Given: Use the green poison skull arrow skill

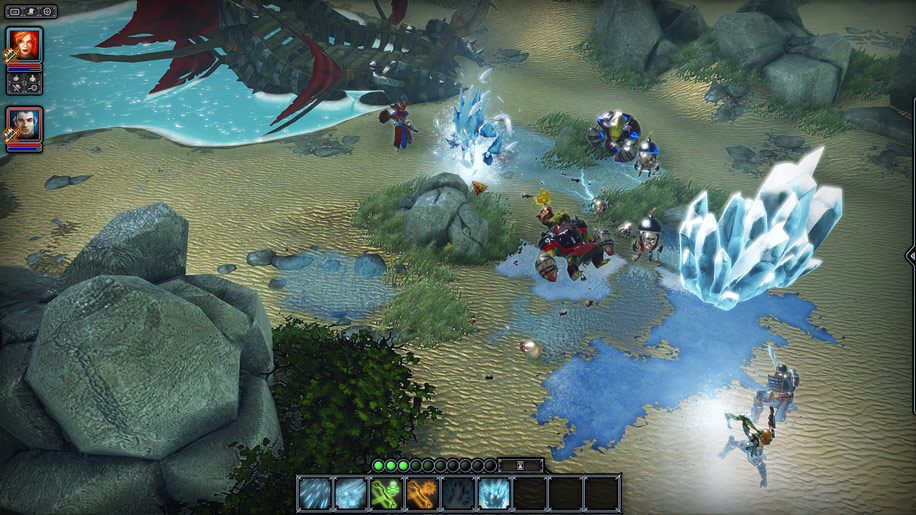Looking at the screenshot, I should click(386, 494).
